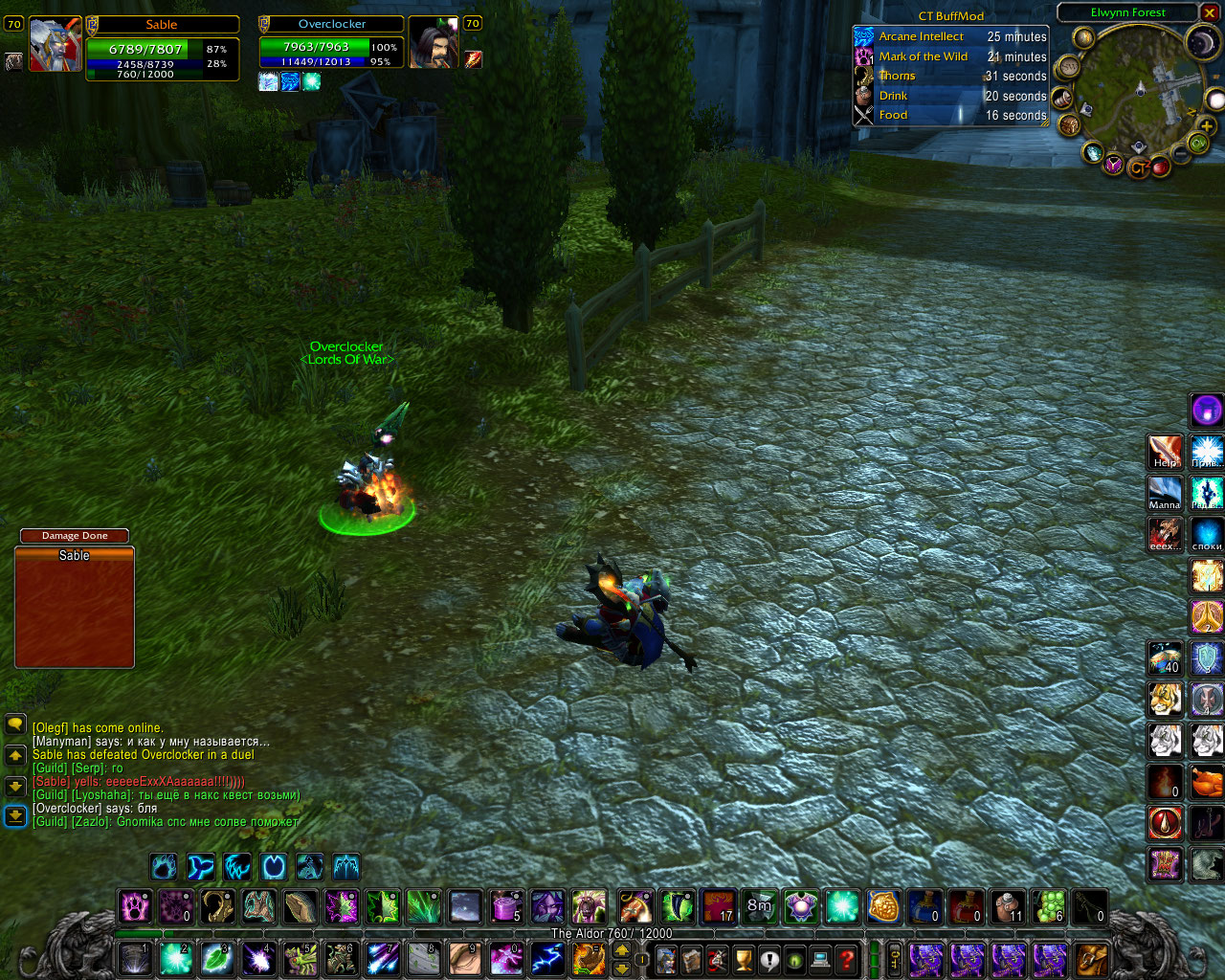This screenshot has width=1225, height=980.
Task: Open the red question mark help button
Action: [x=846, y=958]
